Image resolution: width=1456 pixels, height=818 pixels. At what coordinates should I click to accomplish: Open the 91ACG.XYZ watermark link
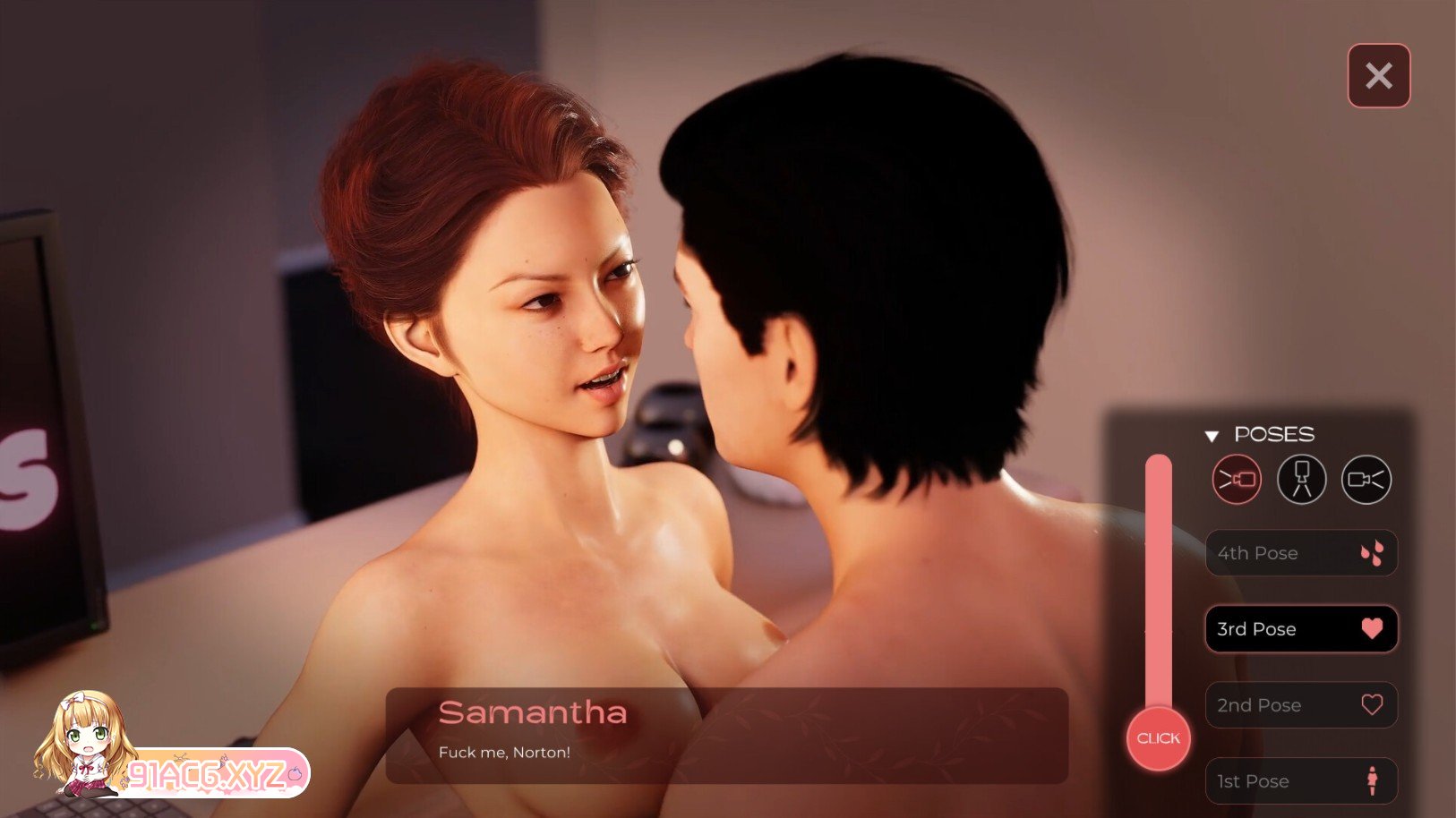tap(210, 774)
